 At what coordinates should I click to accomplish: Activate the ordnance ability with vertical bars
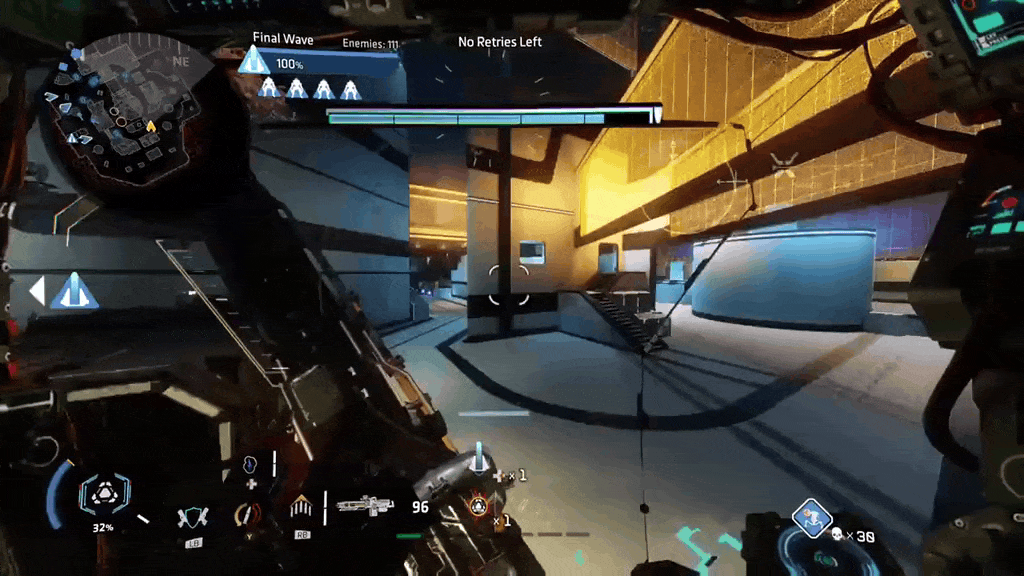click(300, 508)
